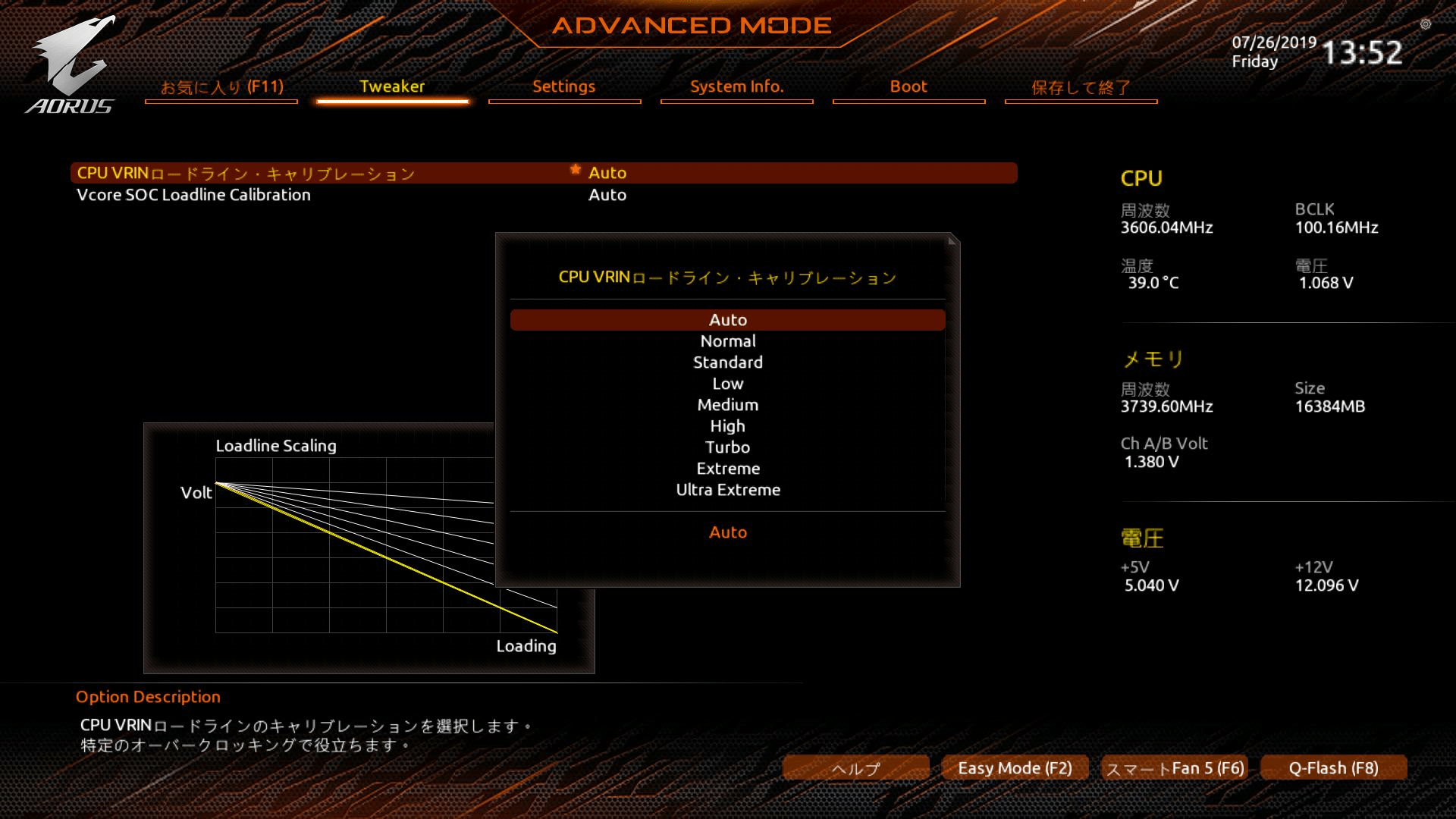Viewport: 1456px width, 819px height.
Task: Click the gear icon beside the clock
Action: (x=1426, y=24)
